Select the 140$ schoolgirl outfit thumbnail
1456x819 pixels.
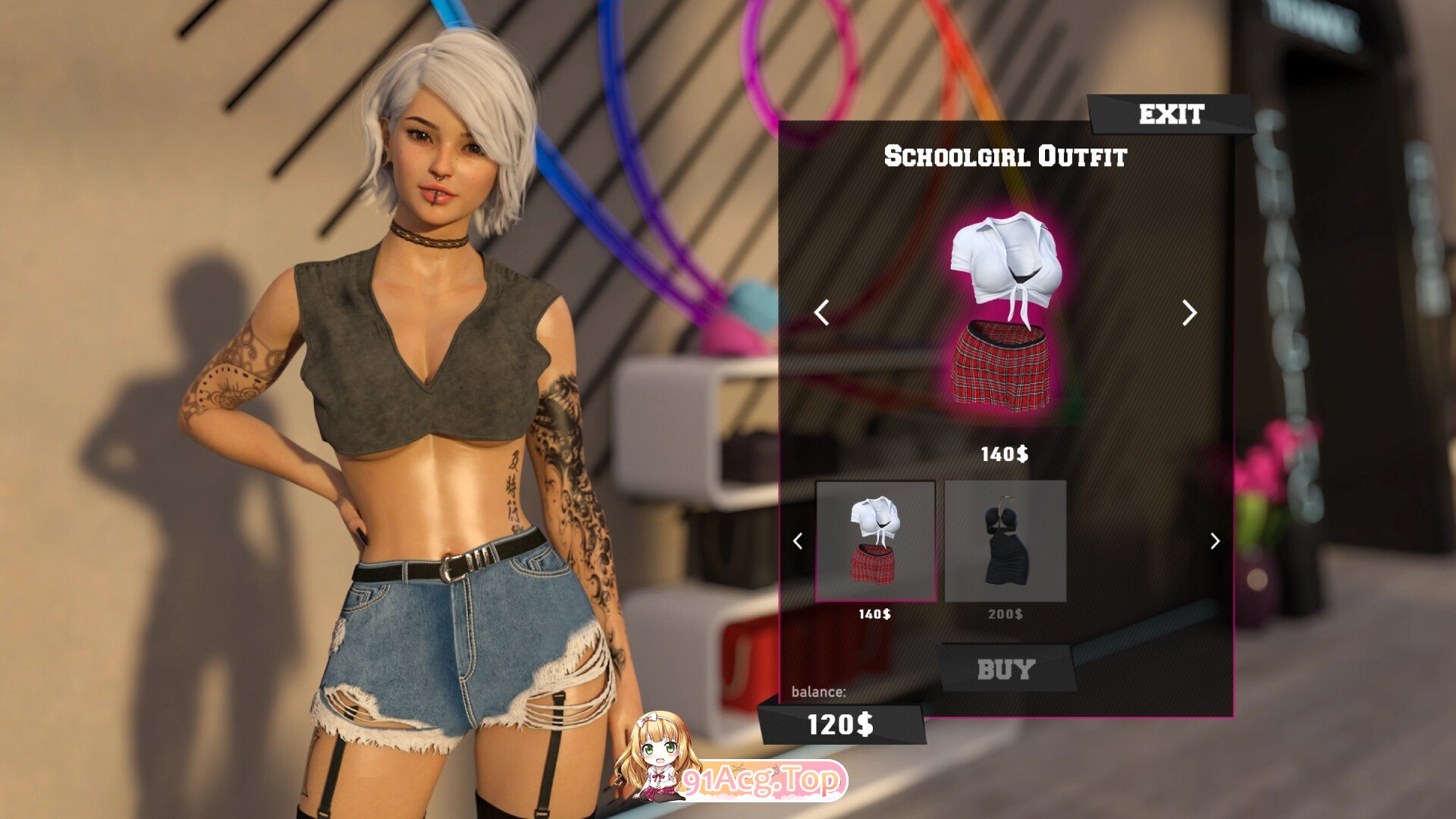pos(875,541)
